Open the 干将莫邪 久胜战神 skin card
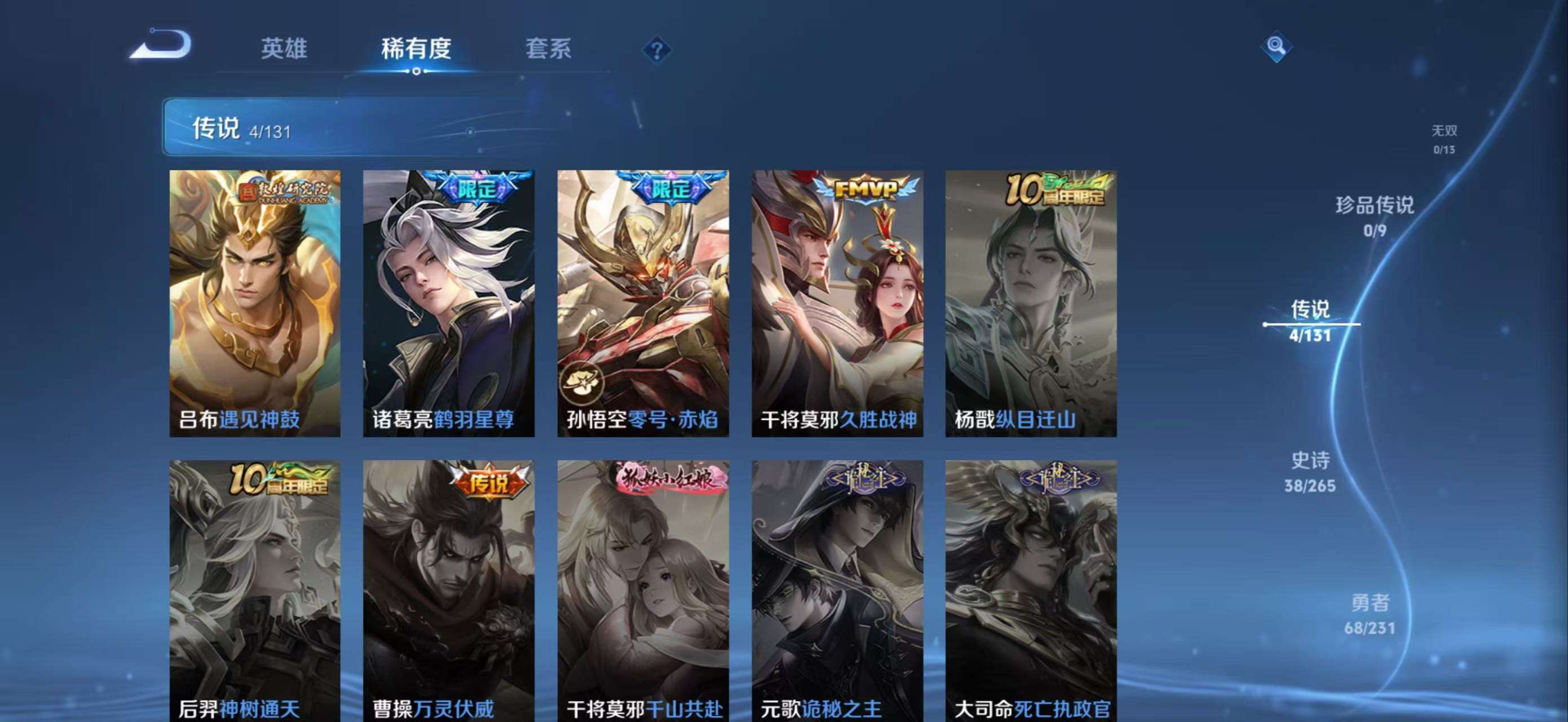Viewport: 1568px width, 722px height. click(837, 303)
